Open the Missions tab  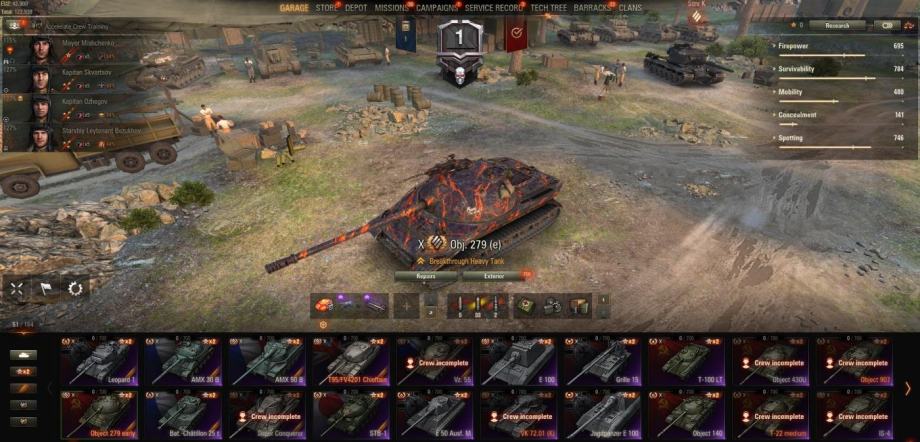coord(392,7)
